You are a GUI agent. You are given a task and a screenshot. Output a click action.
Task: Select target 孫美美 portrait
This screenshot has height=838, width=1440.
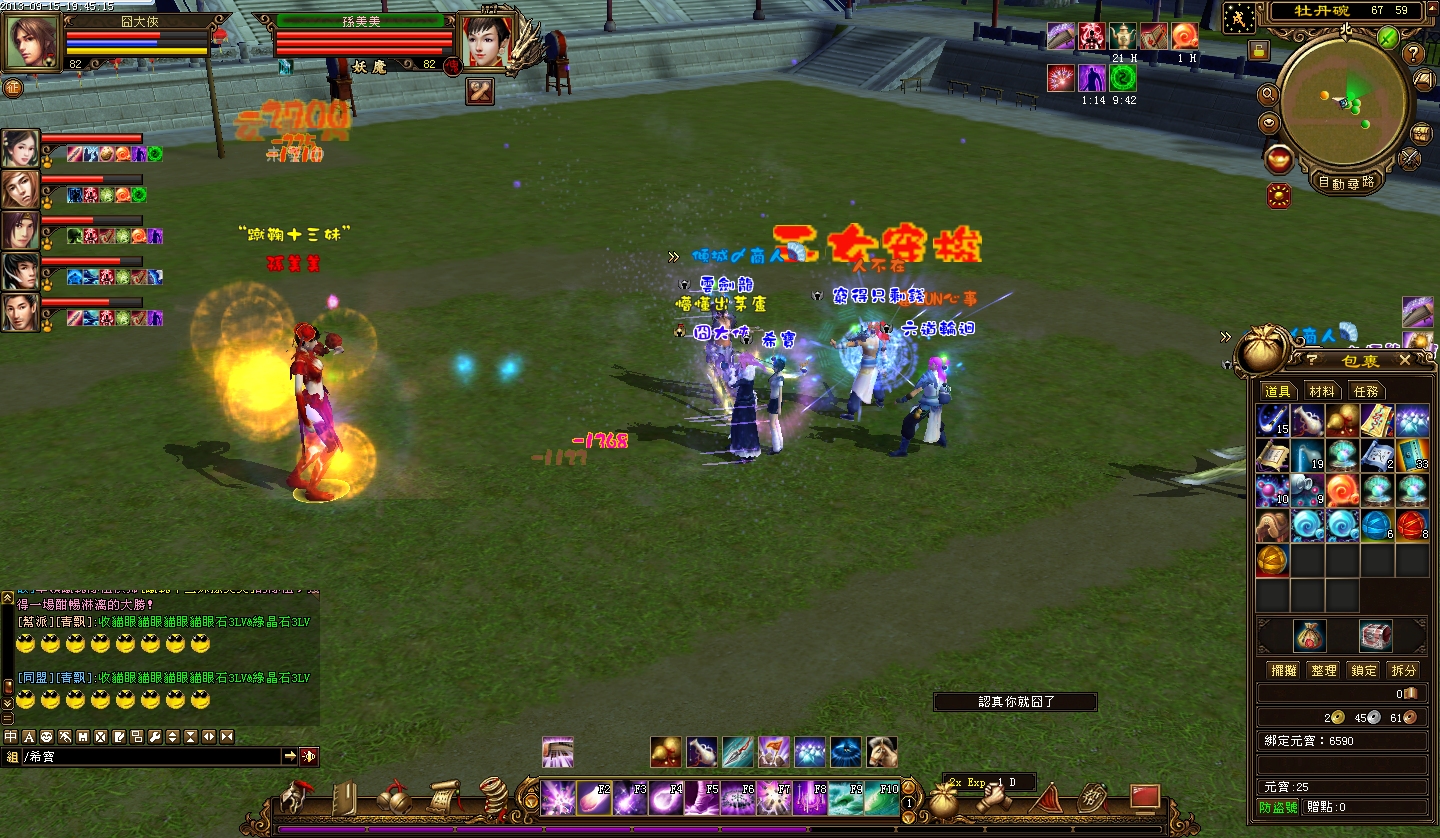(487, 41)
